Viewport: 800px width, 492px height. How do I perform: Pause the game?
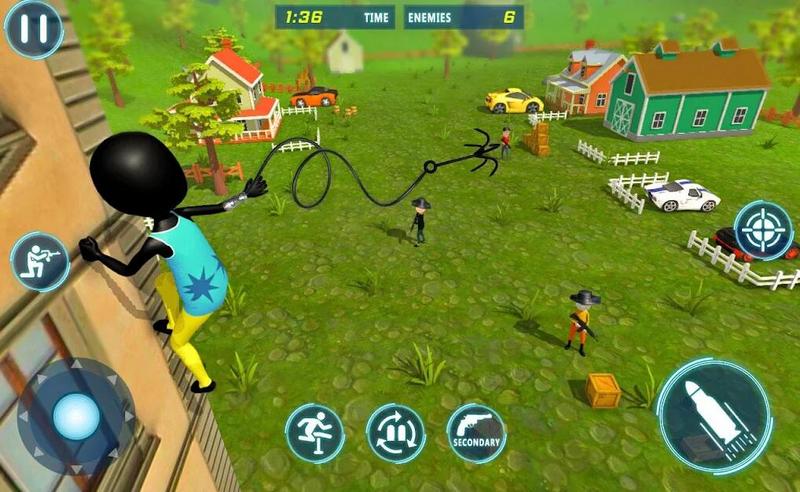click(x=33, y=29)
